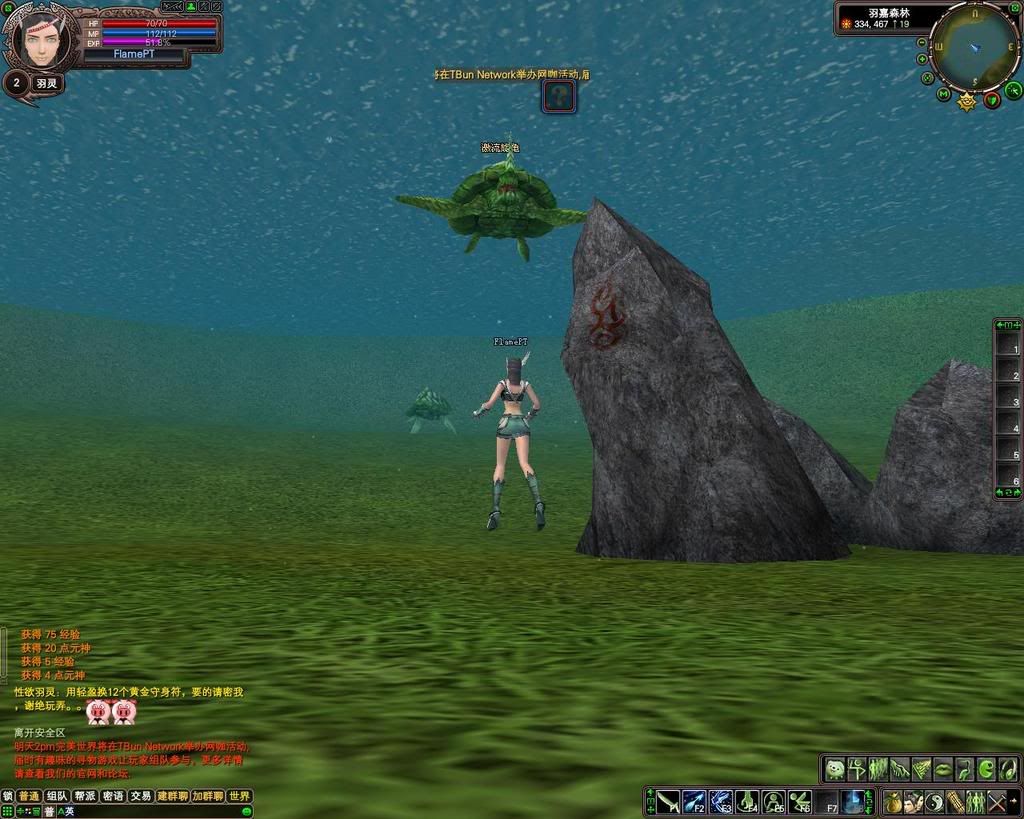Switch to the 组队 team chat tab
Screen dimensions: 1024x819
[57, 796]
